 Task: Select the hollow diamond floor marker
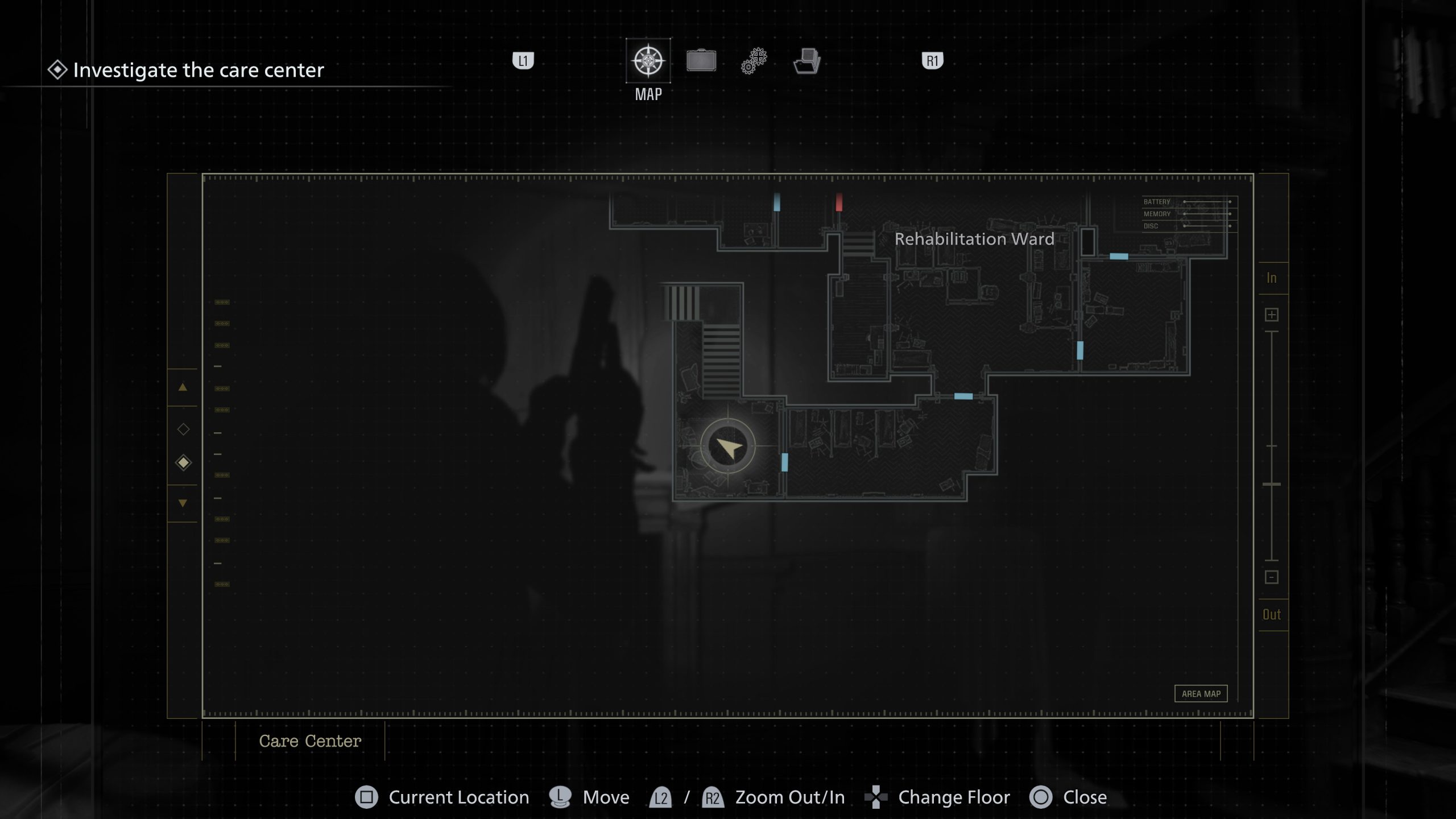click(x=183, y=429)
